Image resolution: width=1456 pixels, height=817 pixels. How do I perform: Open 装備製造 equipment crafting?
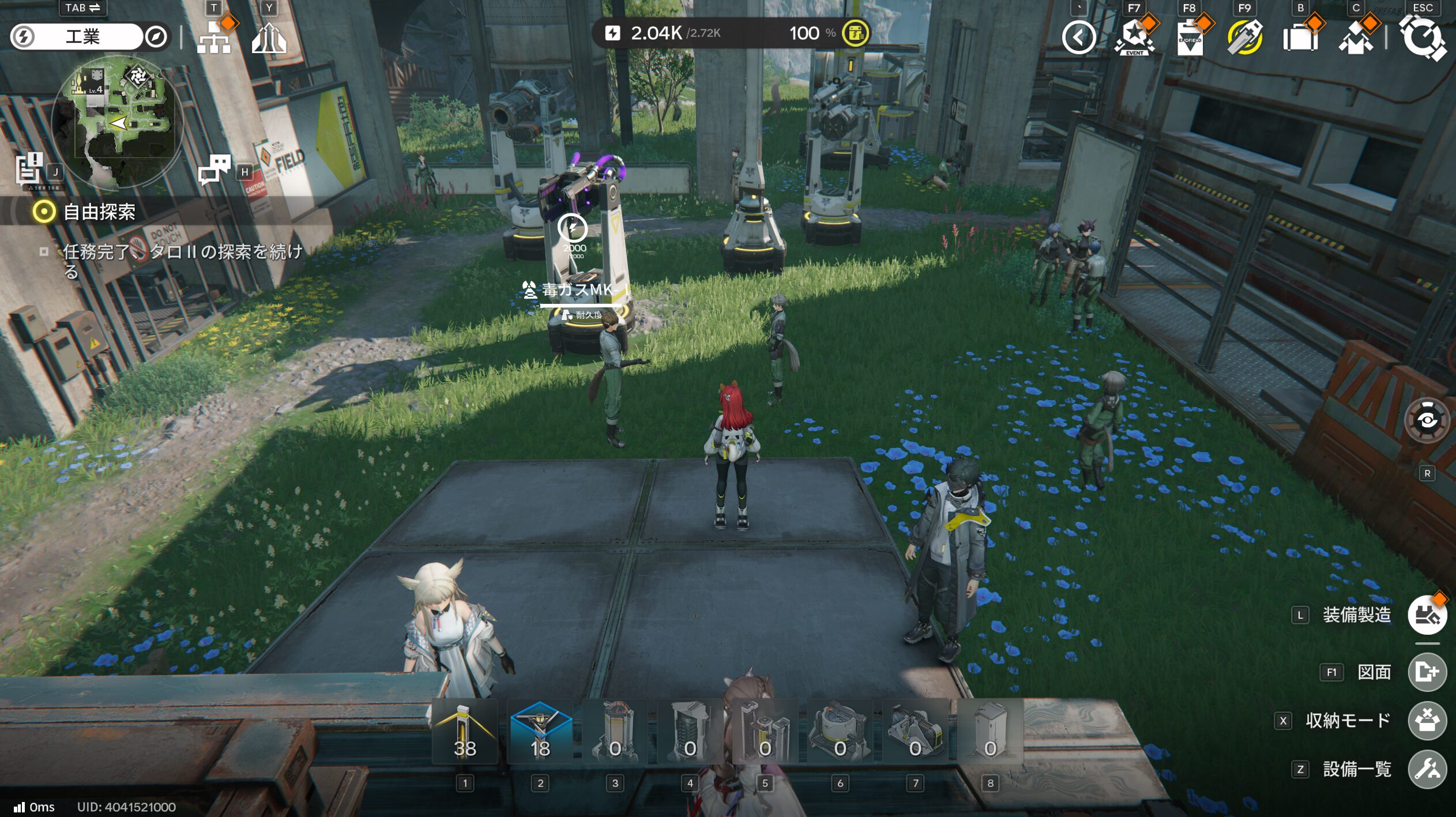(x=1427, y=615)
